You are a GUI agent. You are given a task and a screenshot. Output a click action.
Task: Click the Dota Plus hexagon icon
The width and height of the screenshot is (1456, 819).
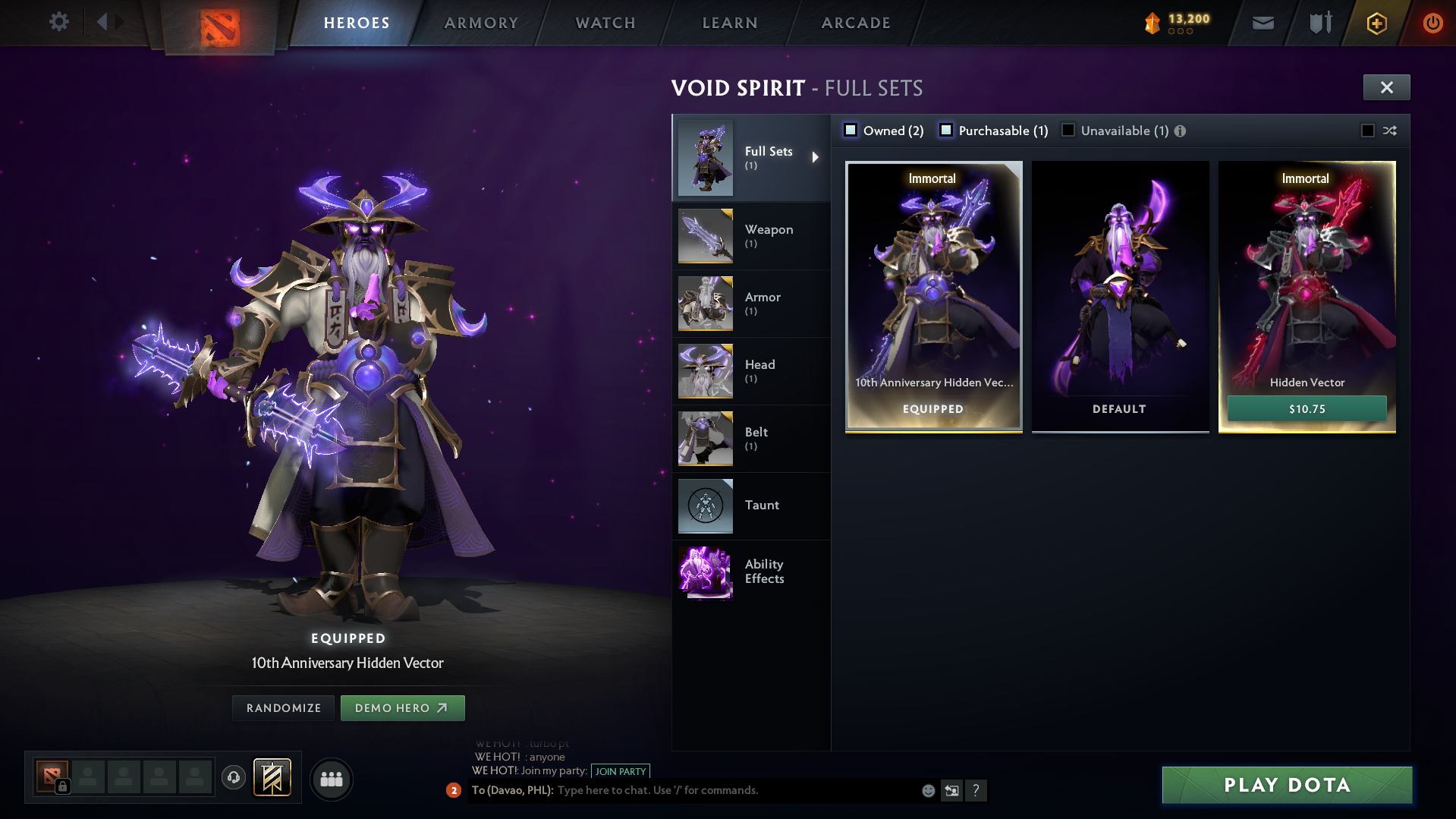(x=1376, y=23)
